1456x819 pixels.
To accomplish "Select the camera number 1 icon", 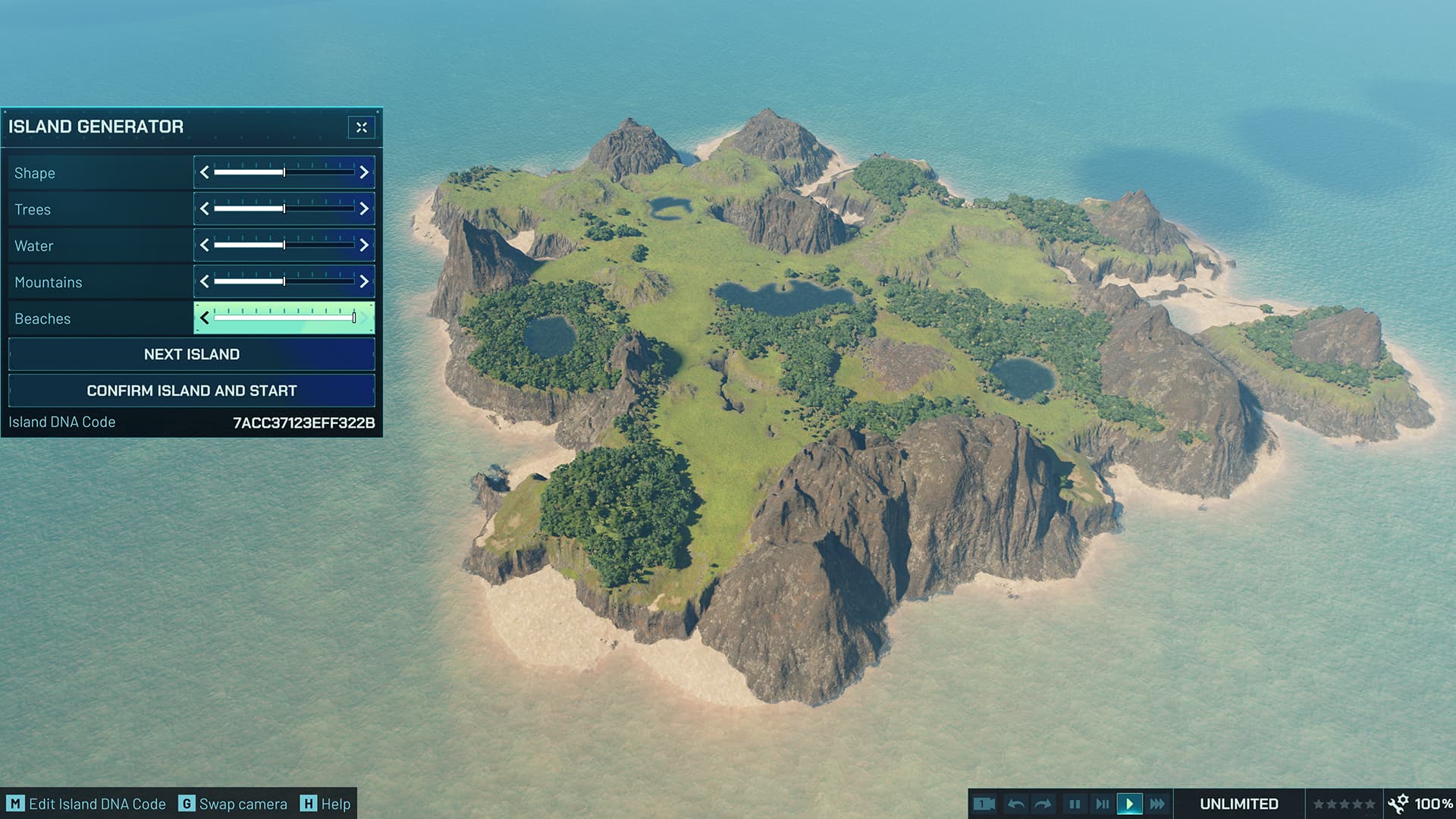I will click(x=983, y=804).
